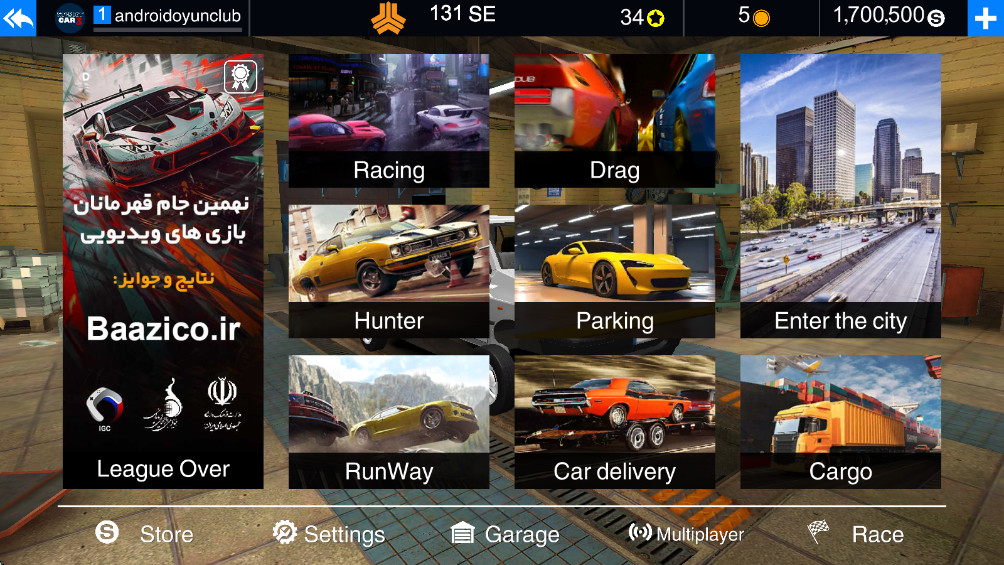The image size is (1004, 565).
Task: Add currency with the blue plus button
Action: point(984,18)
